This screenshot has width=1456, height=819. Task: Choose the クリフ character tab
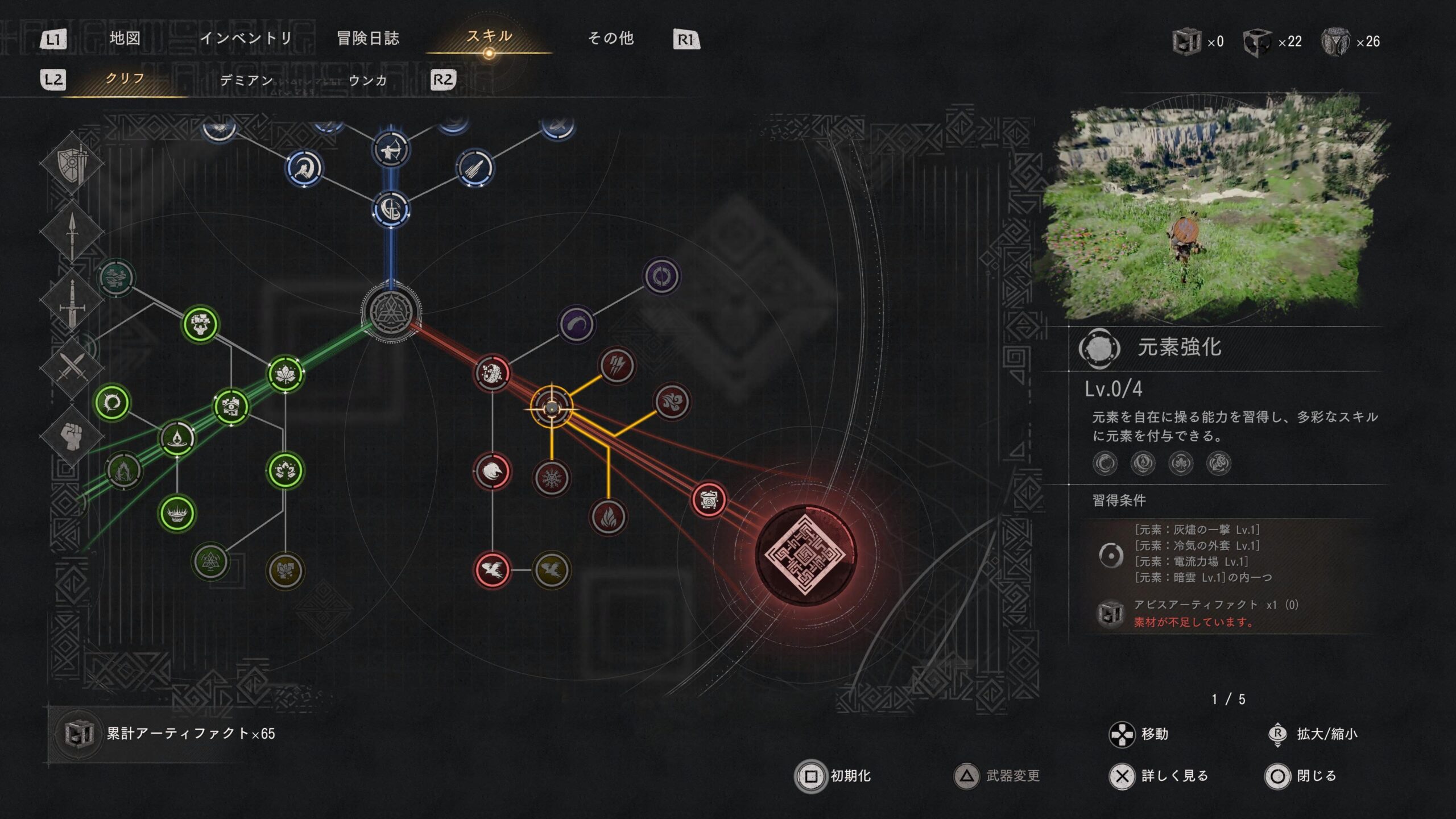click(125, 78)
